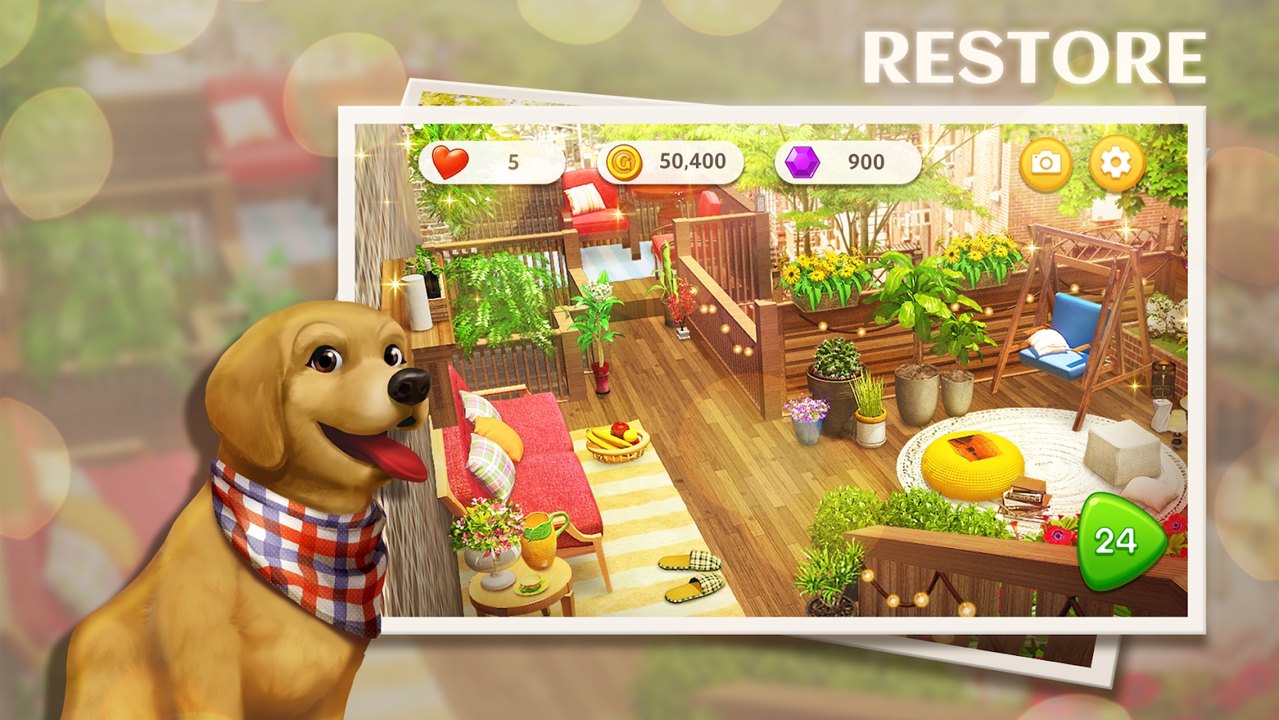This screenshot has height=720, width=1279.
Task: Click the red heart lives counter
Action: pos(492,163)
